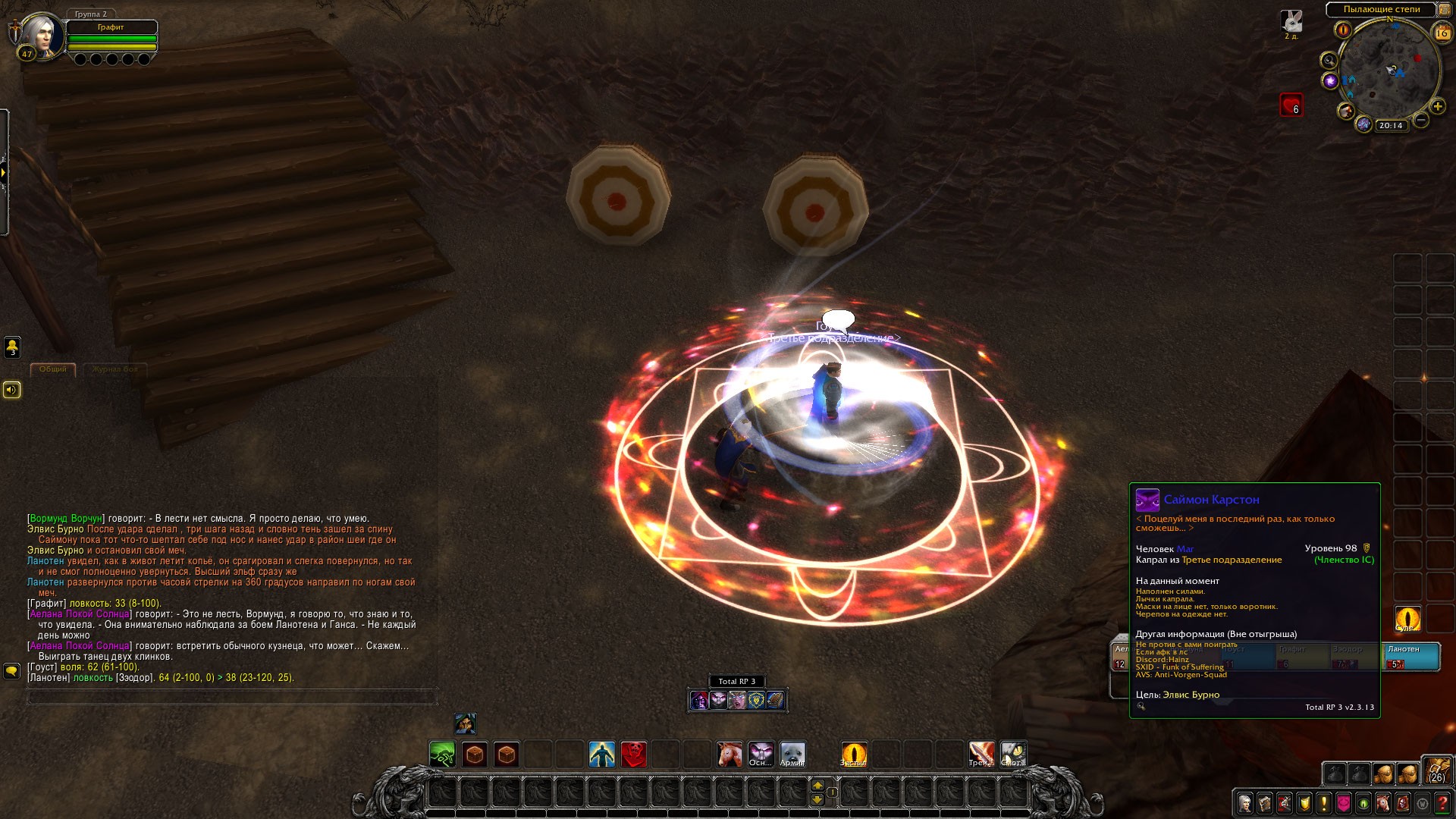Use the red skull action button

(x=634, y=755)
